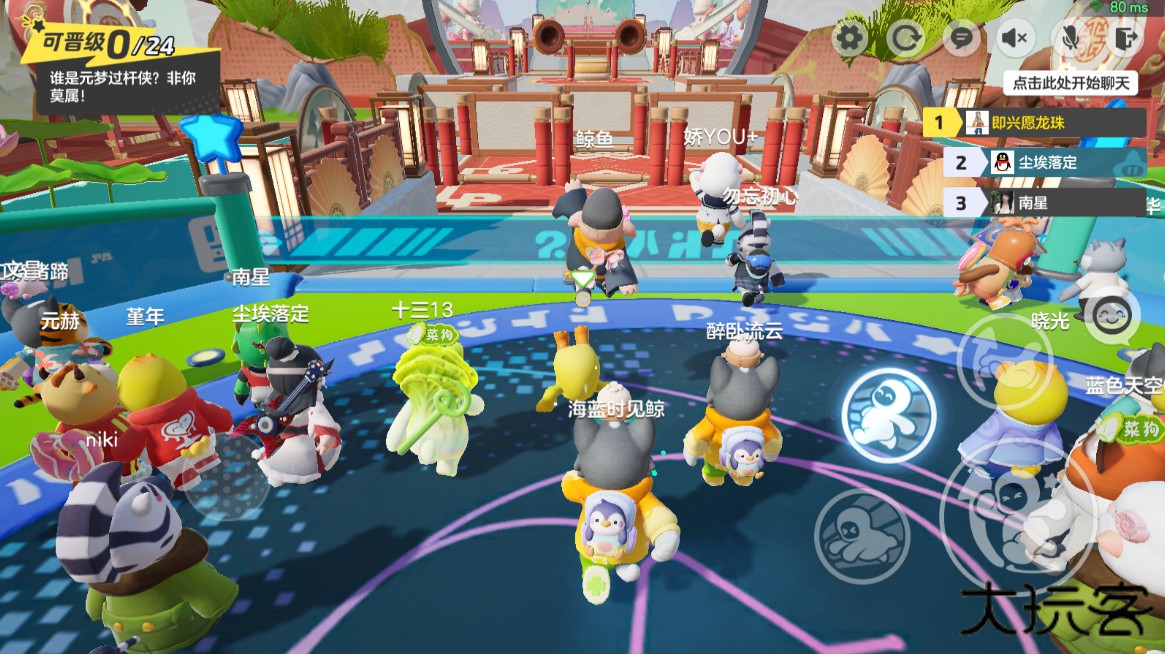Image resolution: width=1165 pixels, height=654 pixels.
Task: Tap the dive action button
Action: (x=862, y=536)
